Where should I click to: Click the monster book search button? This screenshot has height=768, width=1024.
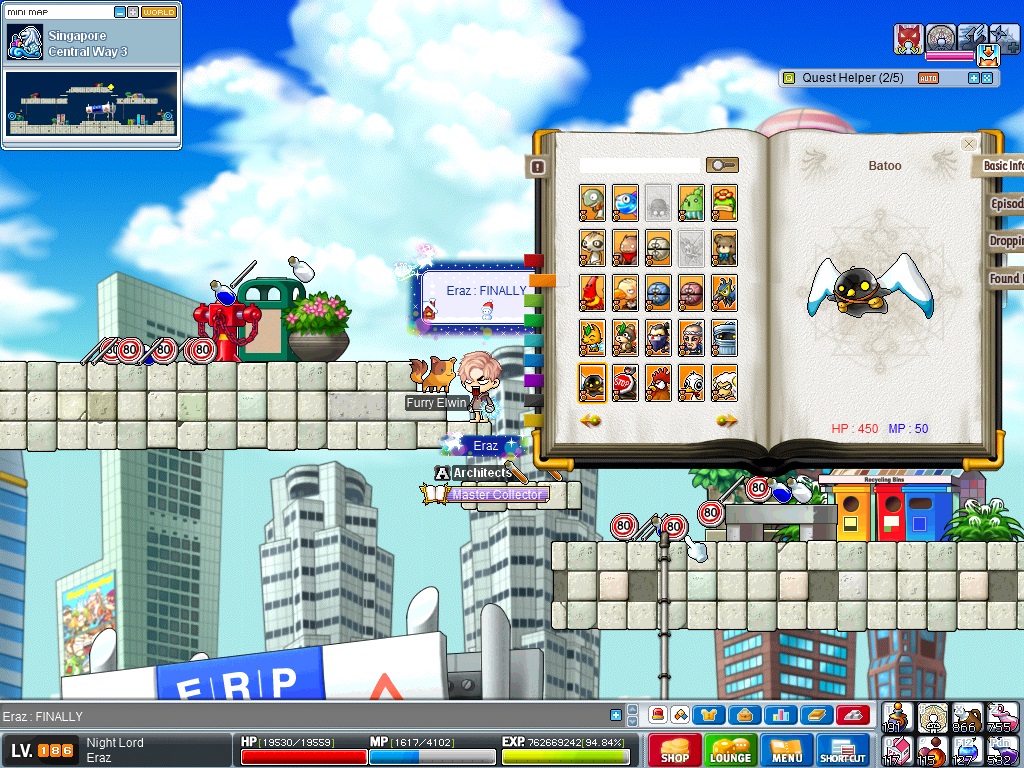(x=721, y=165)
